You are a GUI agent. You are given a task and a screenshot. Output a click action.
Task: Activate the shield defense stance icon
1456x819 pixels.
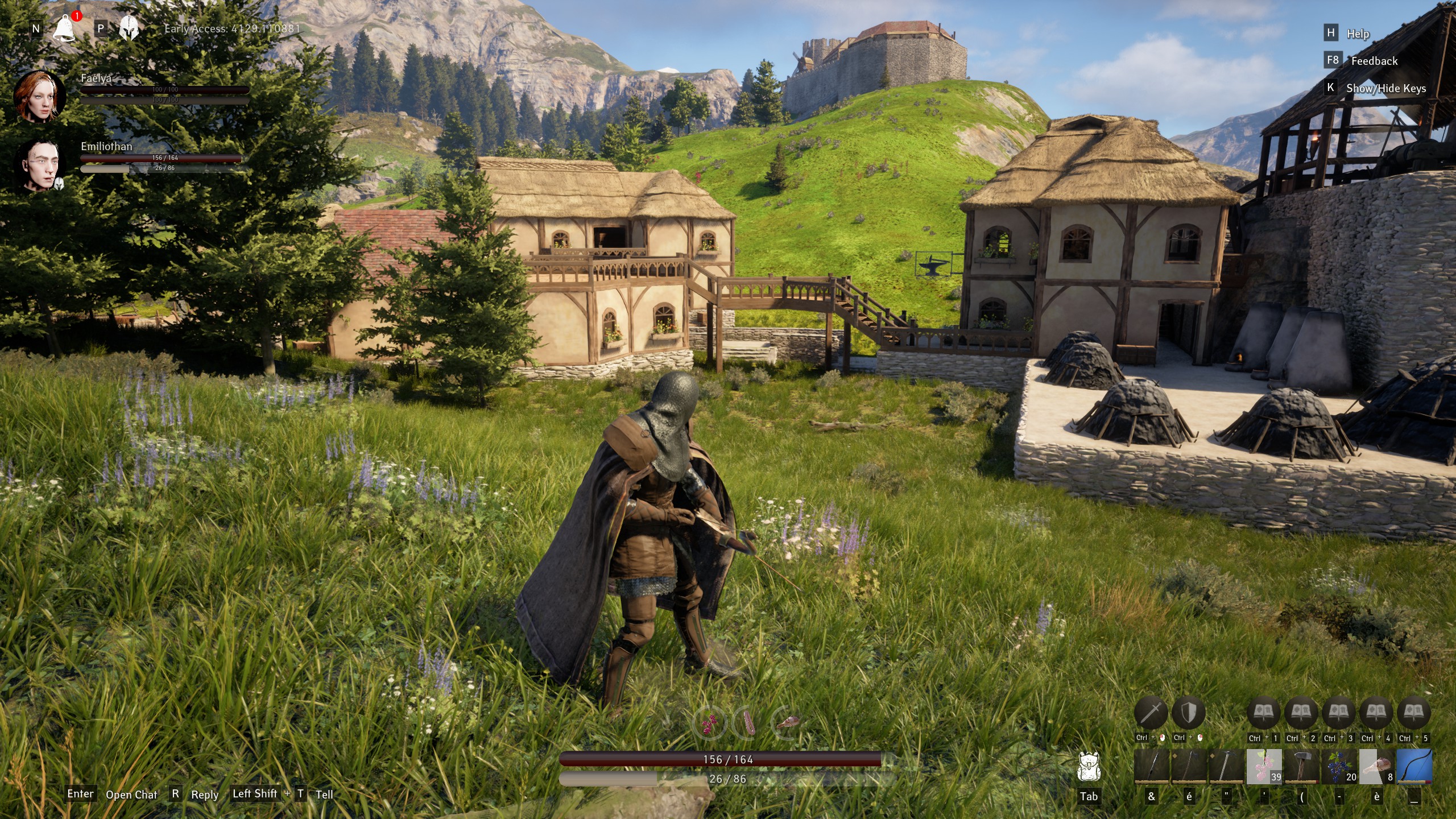(x=1188, y=713)
